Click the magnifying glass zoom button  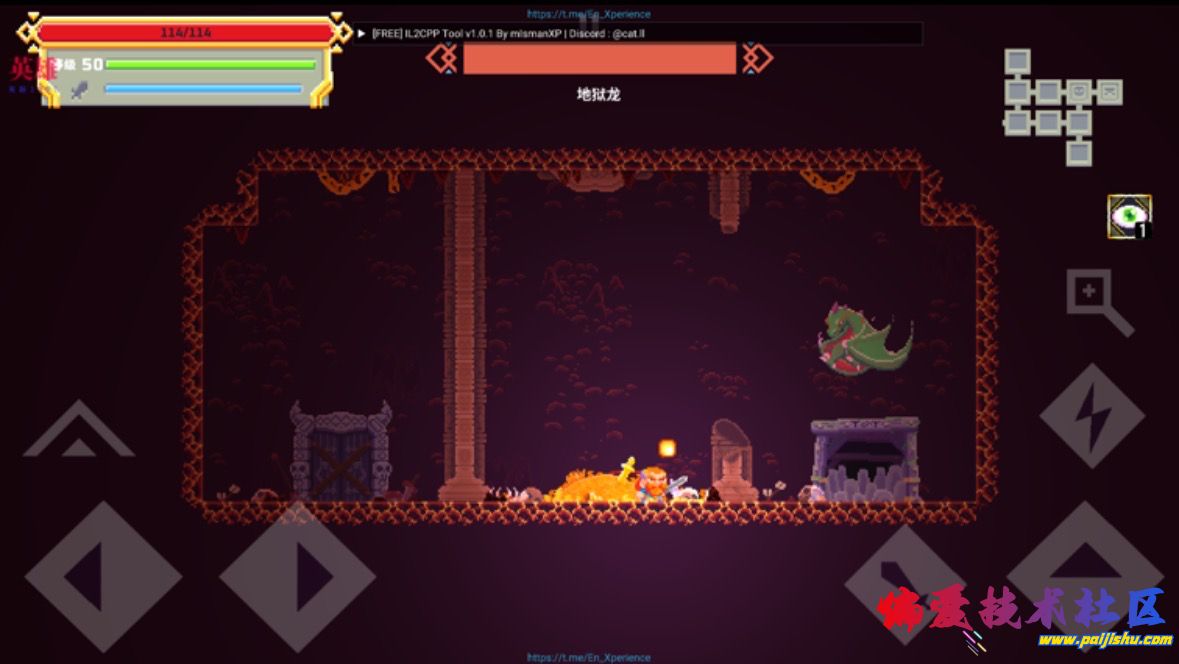pyautogui.click(x=1098, y=301)
